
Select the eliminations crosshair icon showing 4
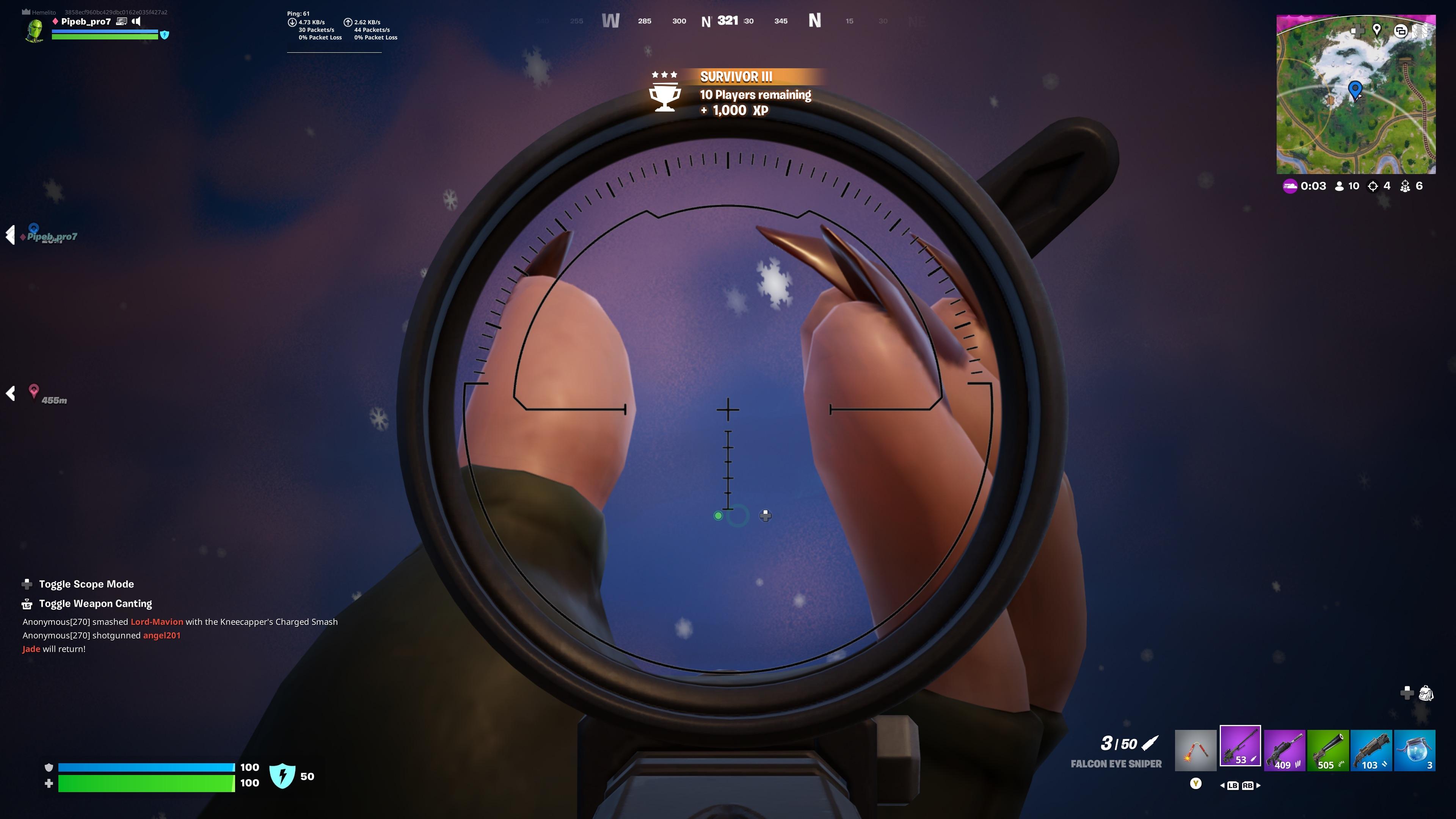click(x=1373, y=186)
